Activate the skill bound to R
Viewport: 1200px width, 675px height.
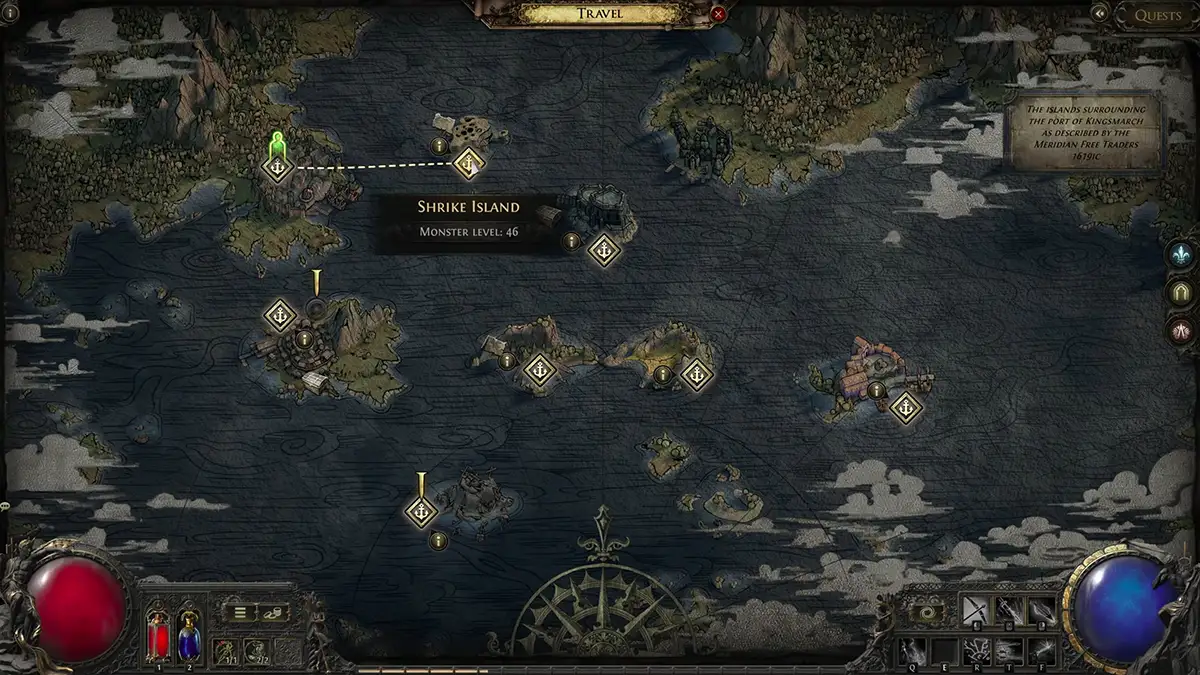[975, 651]
